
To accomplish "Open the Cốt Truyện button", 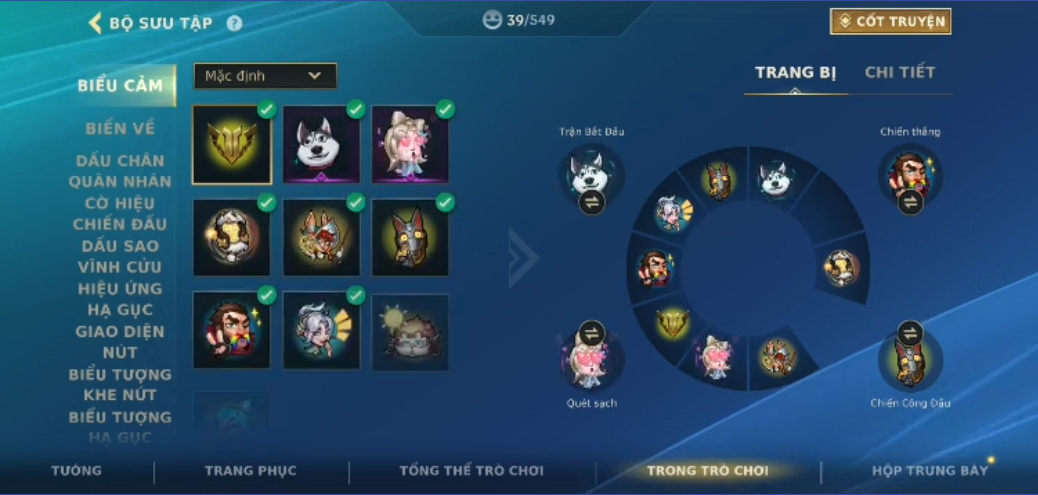I will (x=890, y=21).
